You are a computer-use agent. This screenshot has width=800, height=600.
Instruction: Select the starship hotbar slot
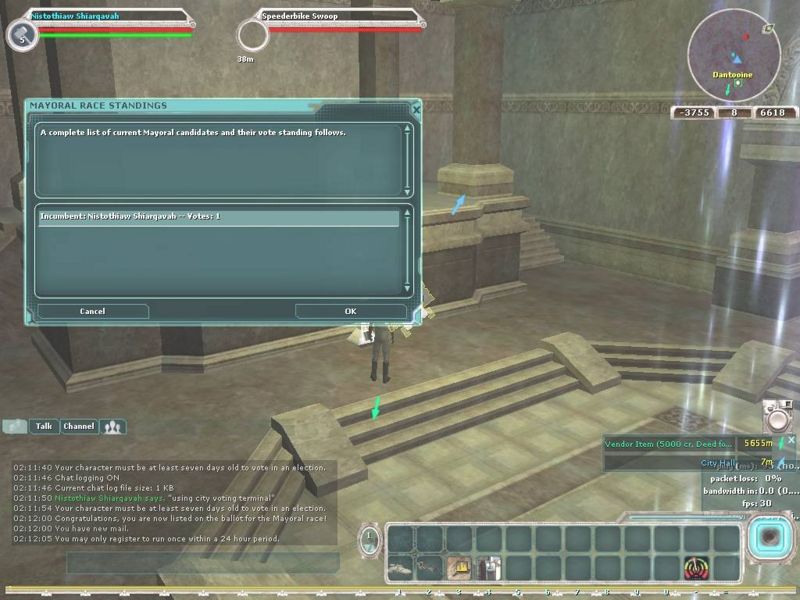(x=400, y=568)
